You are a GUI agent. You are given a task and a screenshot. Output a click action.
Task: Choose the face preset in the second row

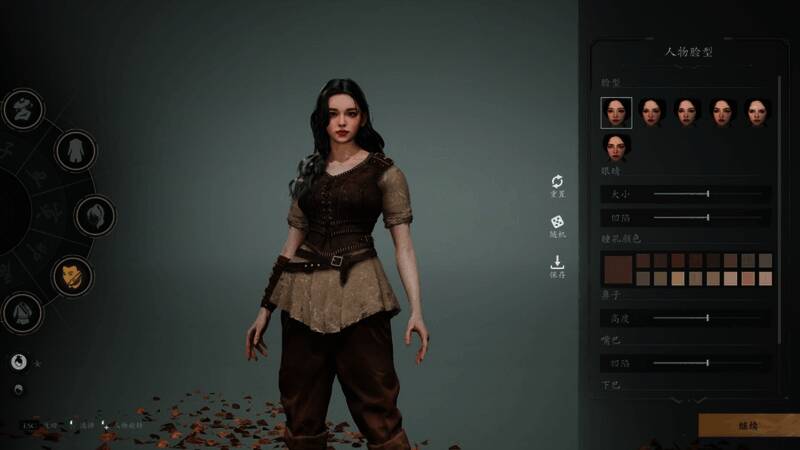(x=616, y=148)
